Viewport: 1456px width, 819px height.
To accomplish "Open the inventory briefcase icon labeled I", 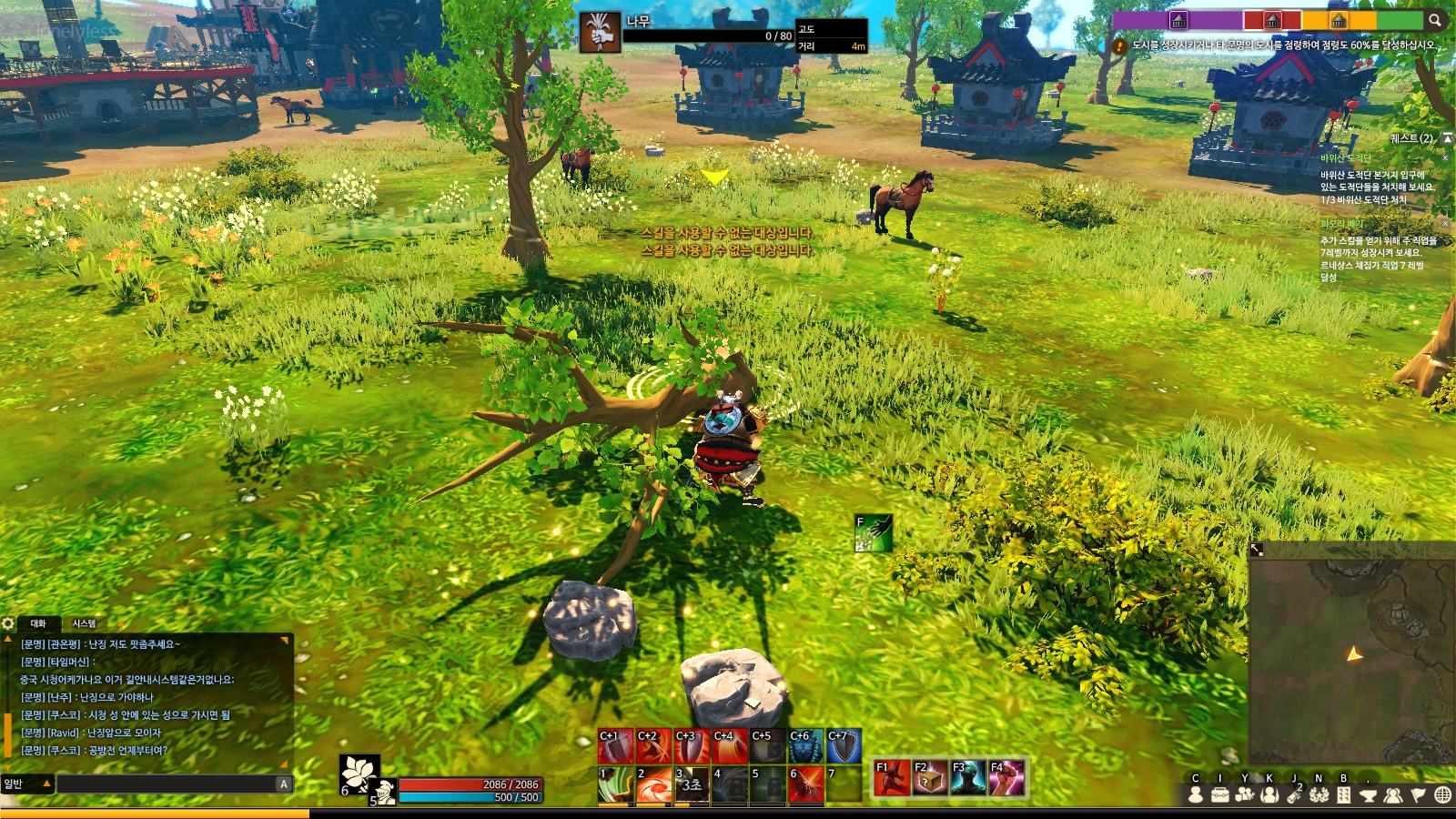I will (1220, 794).
